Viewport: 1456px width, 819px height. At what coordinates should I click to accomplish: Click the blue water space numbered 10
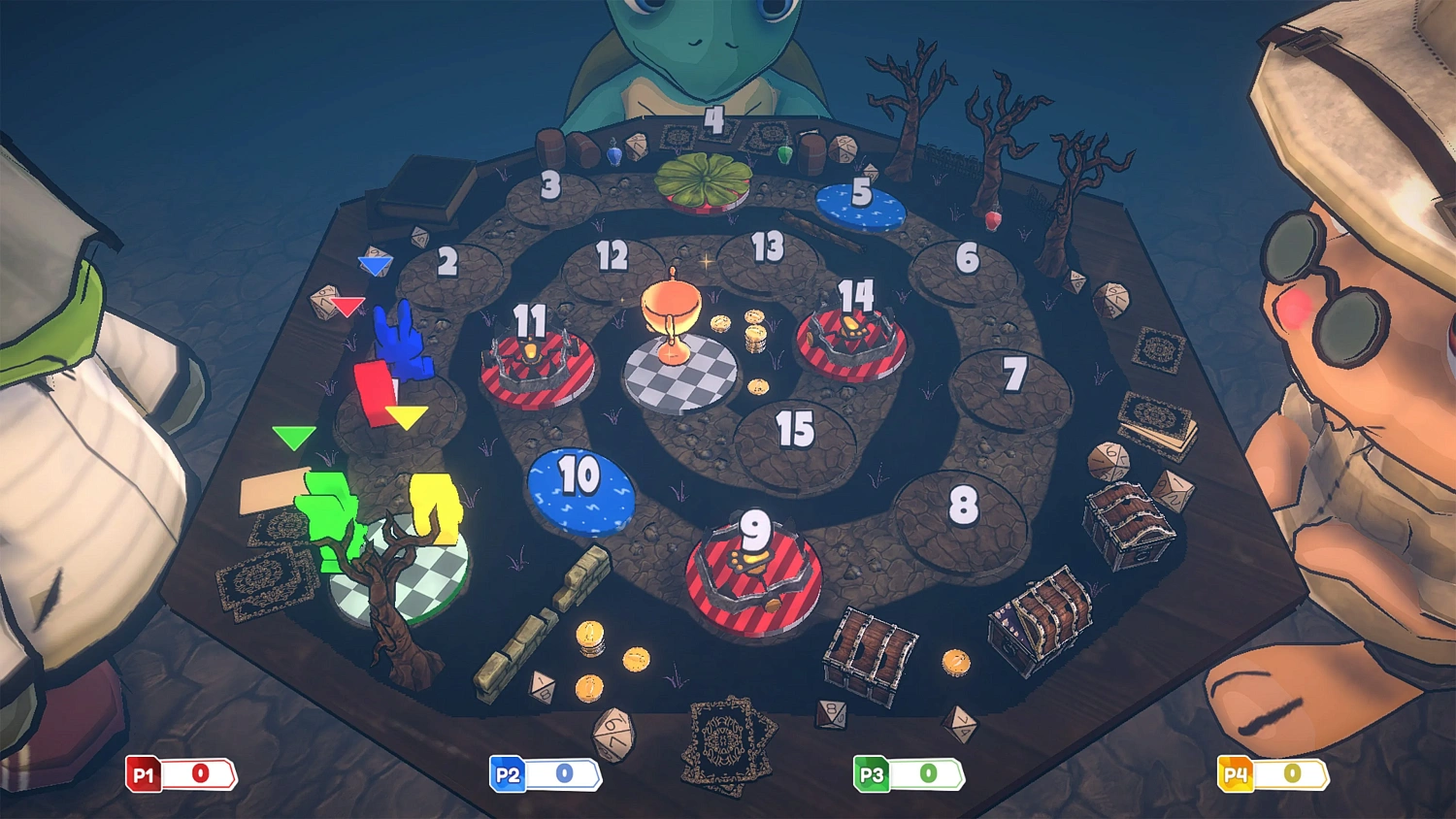(x=579, y=493)
